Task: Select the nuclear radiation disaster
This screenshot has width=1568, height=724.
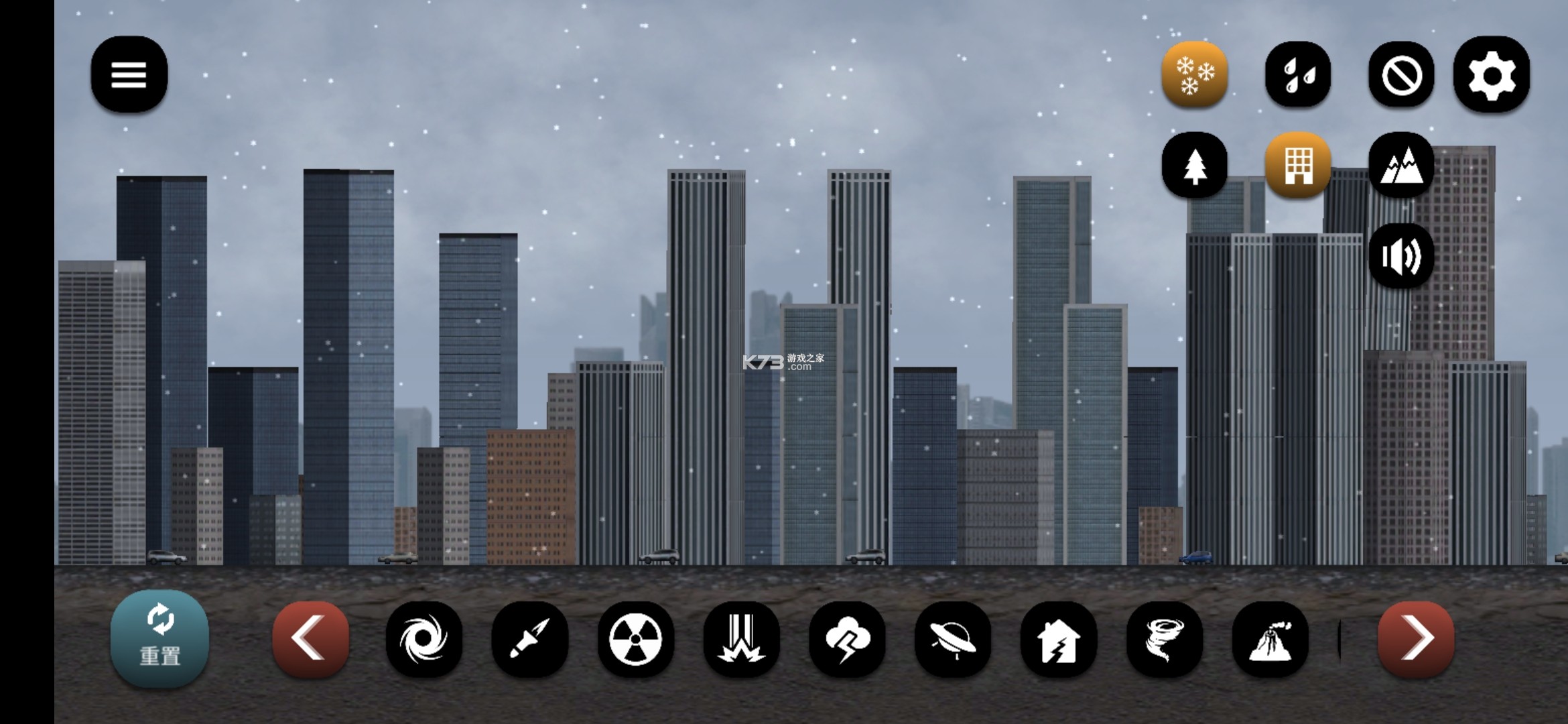Action: click(635, 639)
